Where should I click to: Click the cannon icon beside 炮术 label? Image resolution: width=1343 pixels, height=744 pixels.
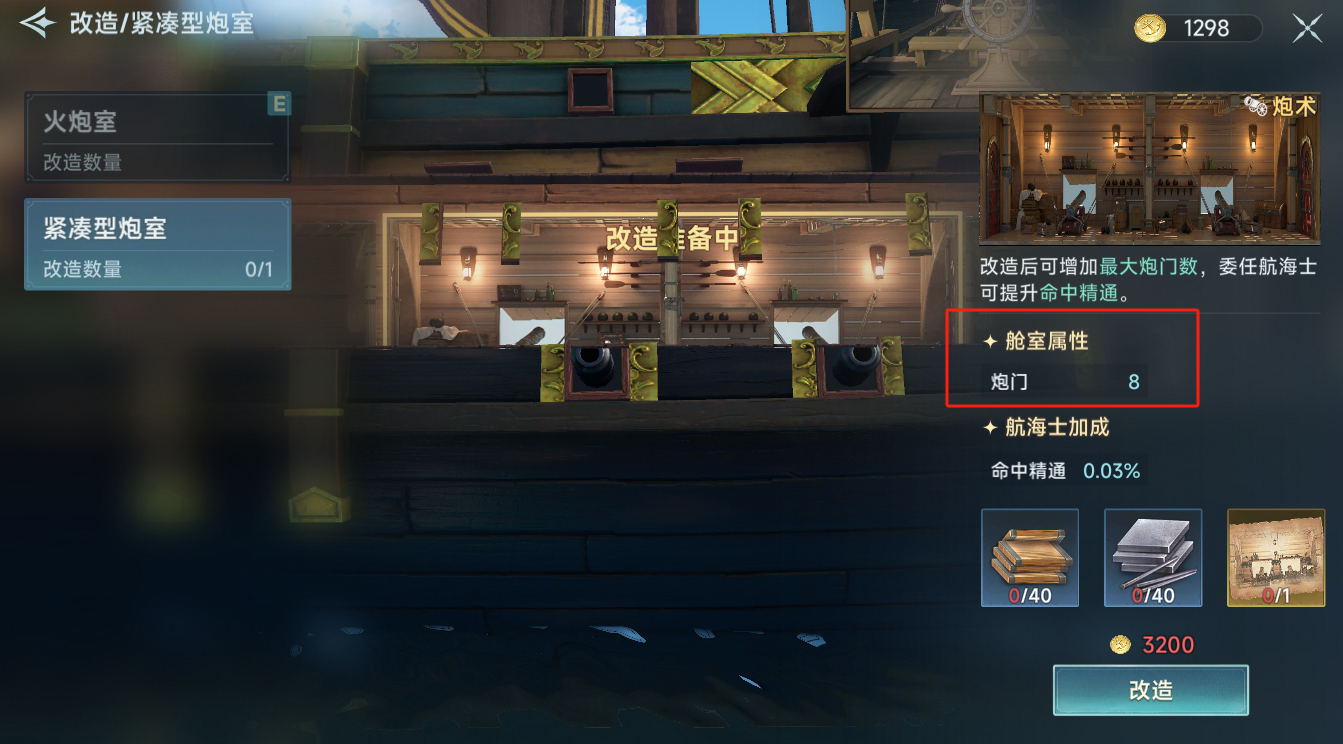(1255, 106)
